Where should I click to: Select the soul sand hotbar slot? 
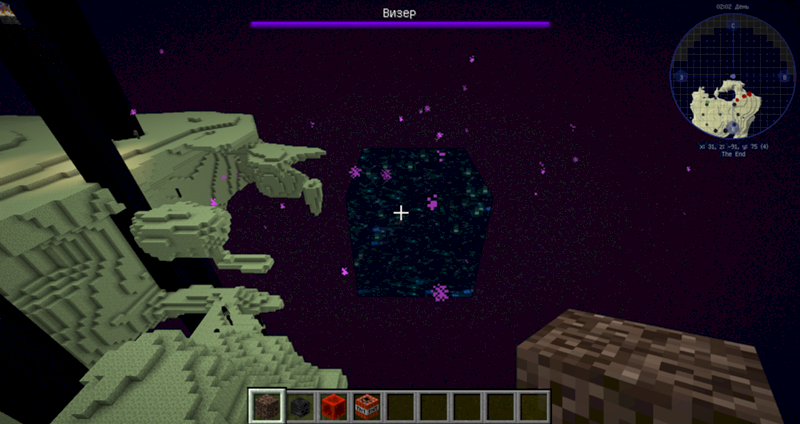click(x=266, y=406)
